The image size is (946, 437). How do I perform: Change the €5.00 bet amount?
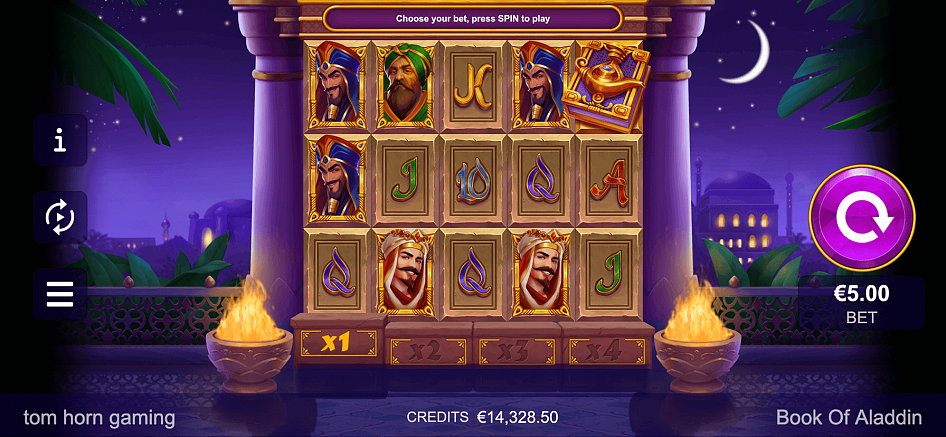coord(861,303)
